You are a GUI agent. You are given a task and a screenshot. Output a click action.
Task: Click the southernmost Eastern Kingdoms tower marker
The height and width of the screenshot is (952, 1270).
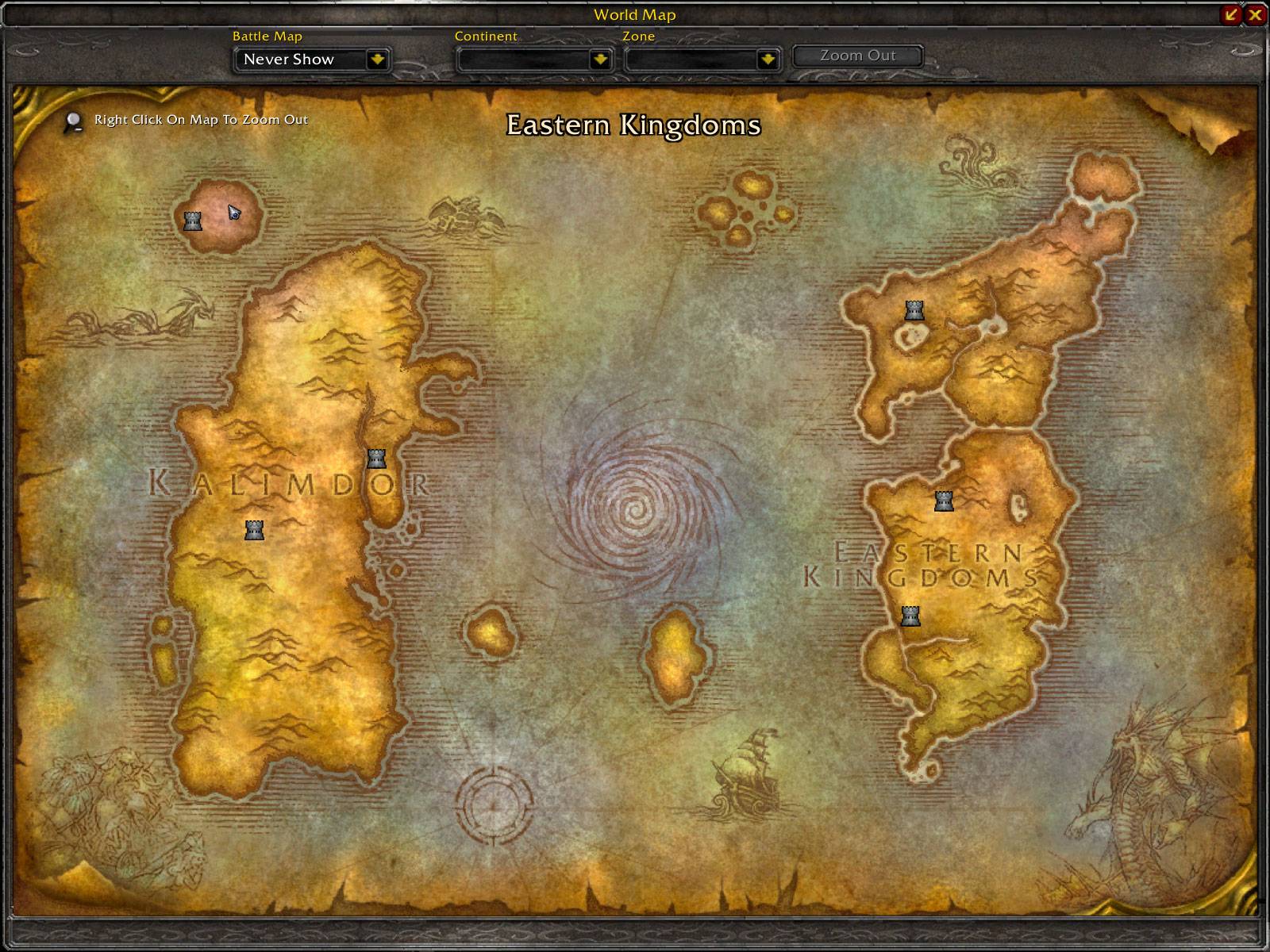pyautogui.click(x=910, y=615)
